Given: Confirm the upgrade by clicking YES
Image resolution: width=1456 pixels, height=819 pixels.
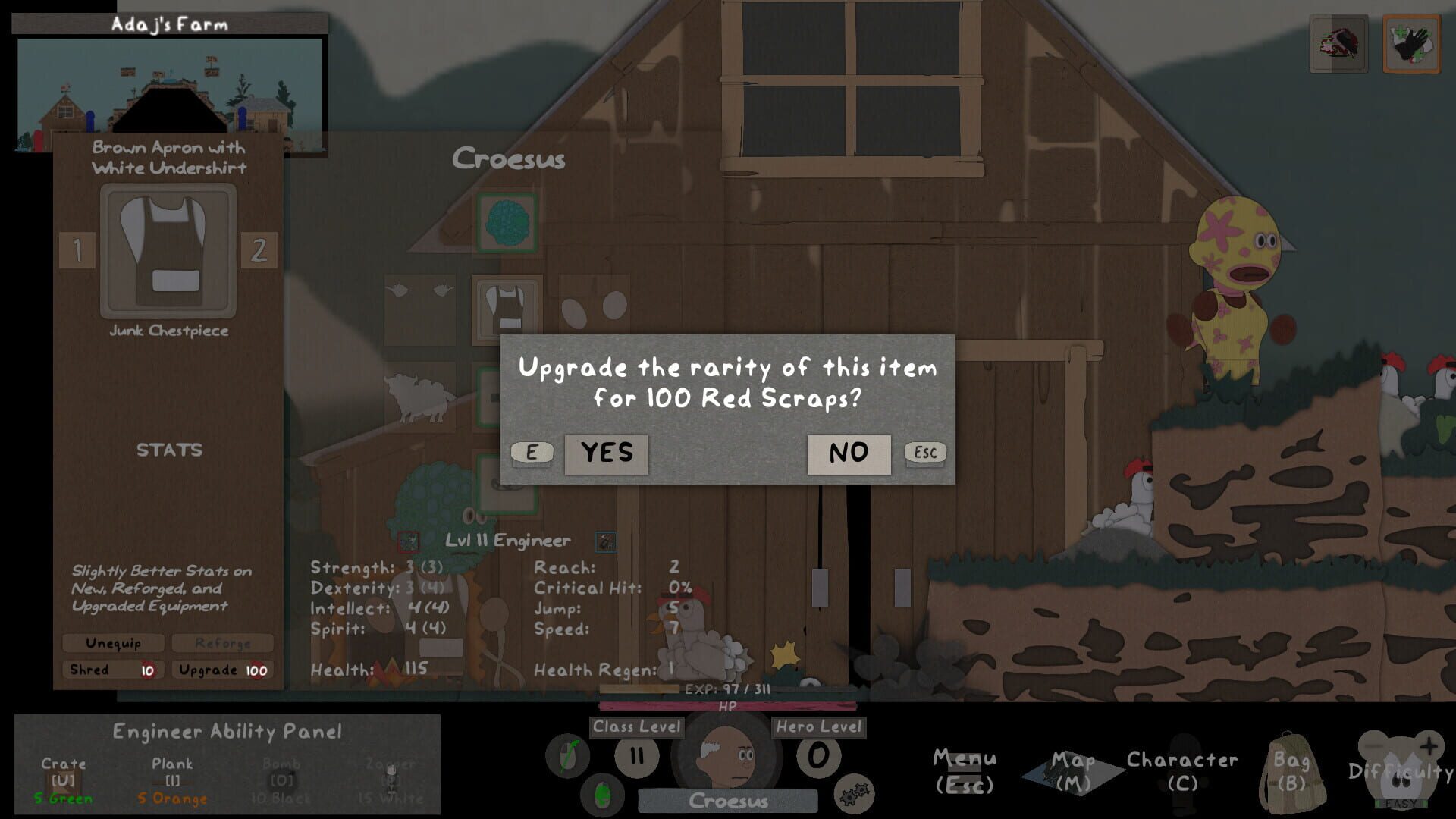Looking at the screenshot, I should click(x=605, y=453).
